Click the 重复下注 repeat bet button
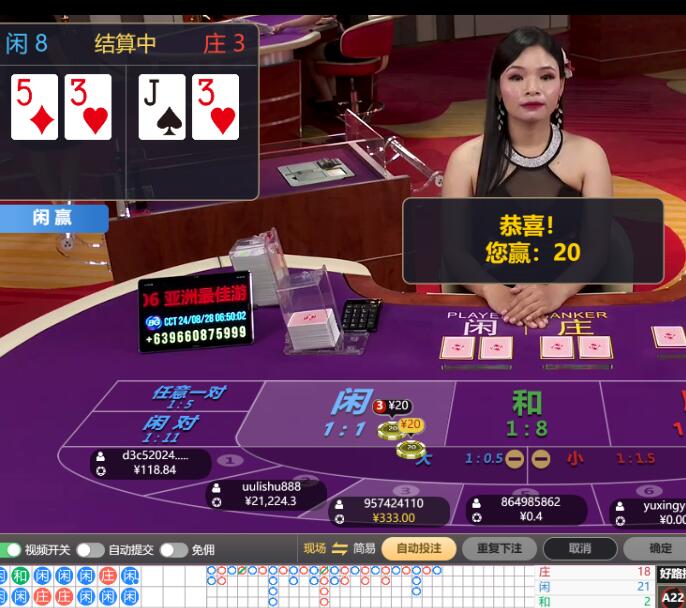 (499, 548)
